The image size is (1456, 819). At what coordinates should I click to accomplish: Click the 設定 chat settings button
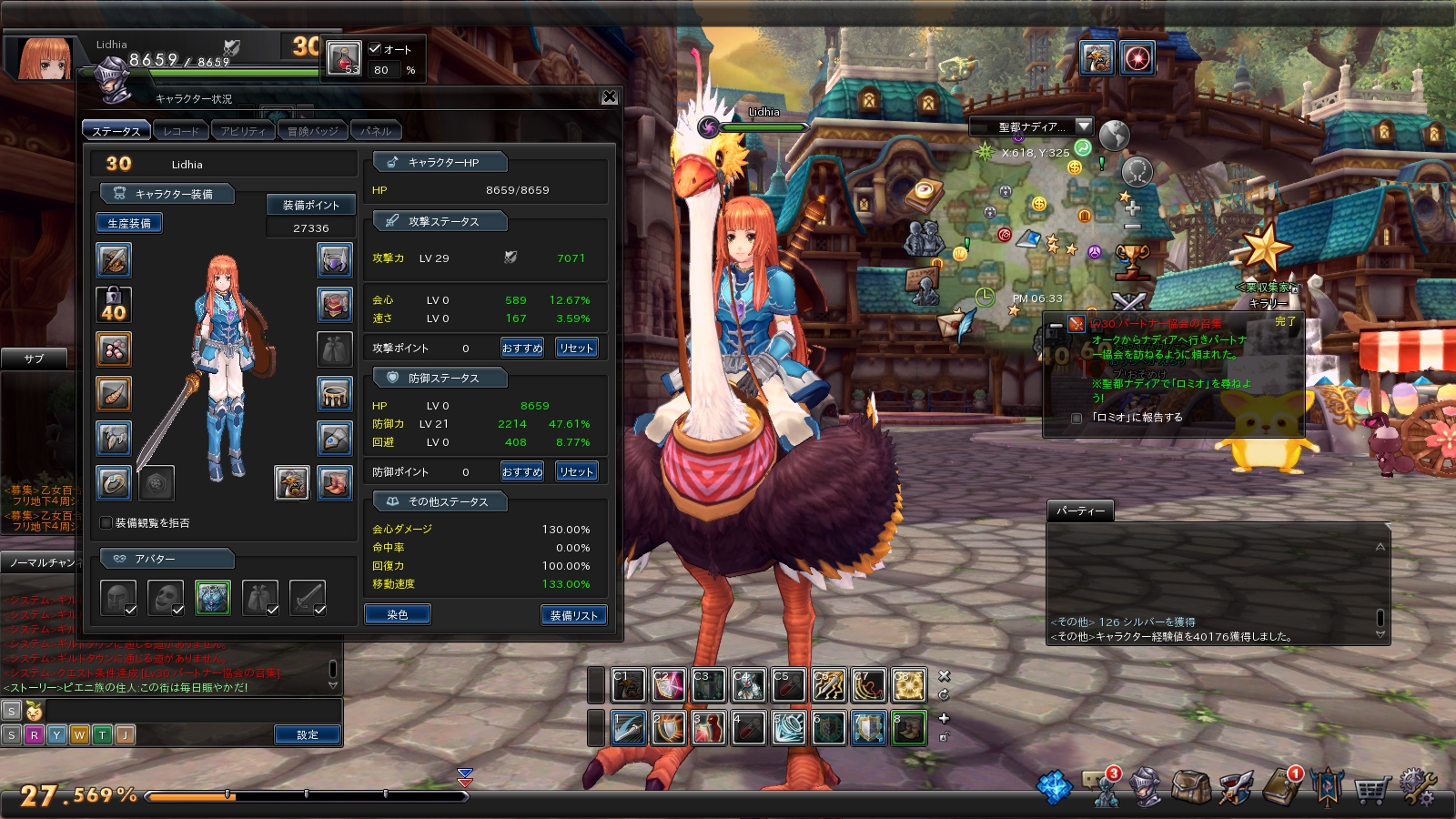pos(308,734)
